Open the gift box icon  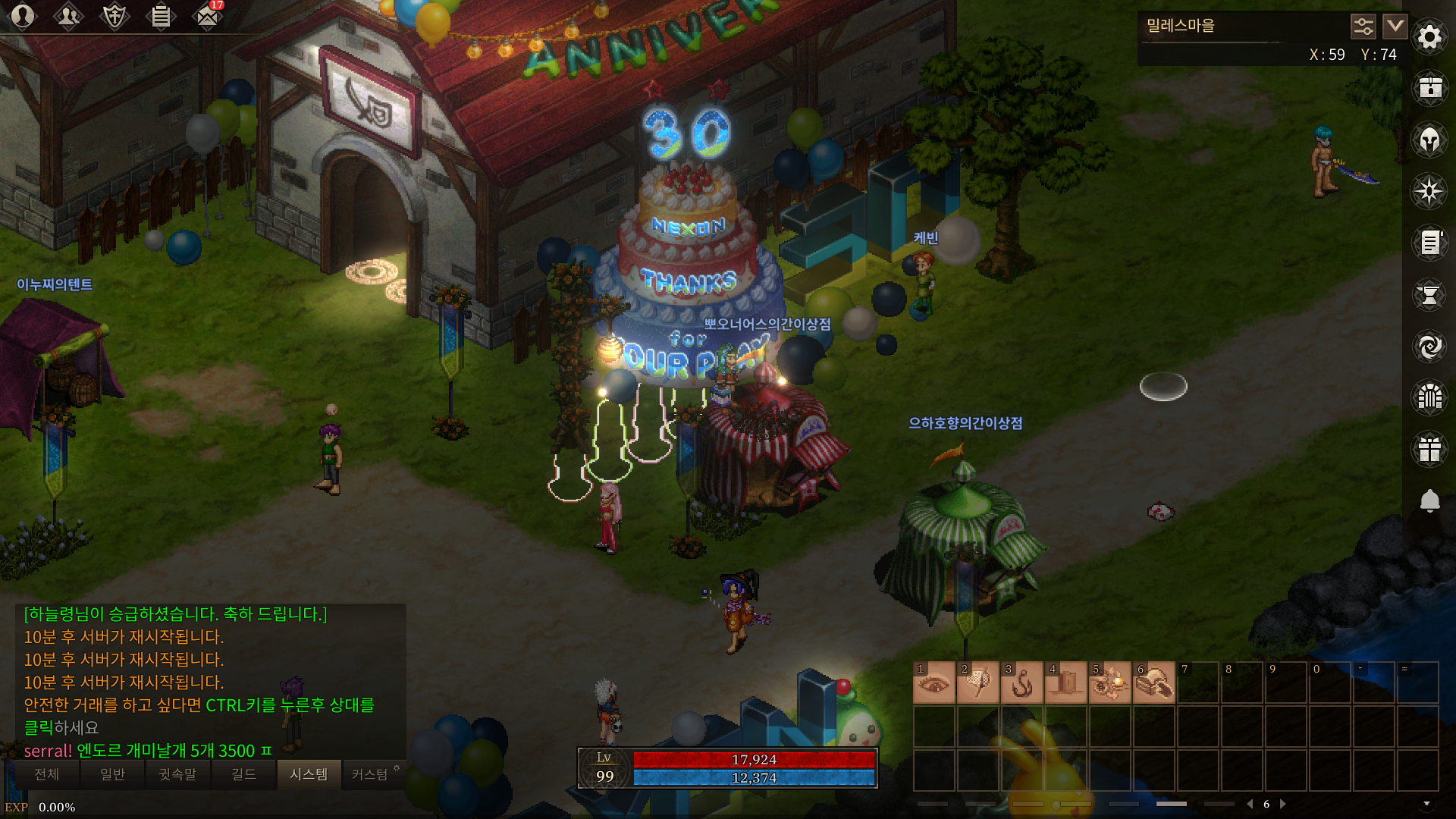[x=1429, y=449]
